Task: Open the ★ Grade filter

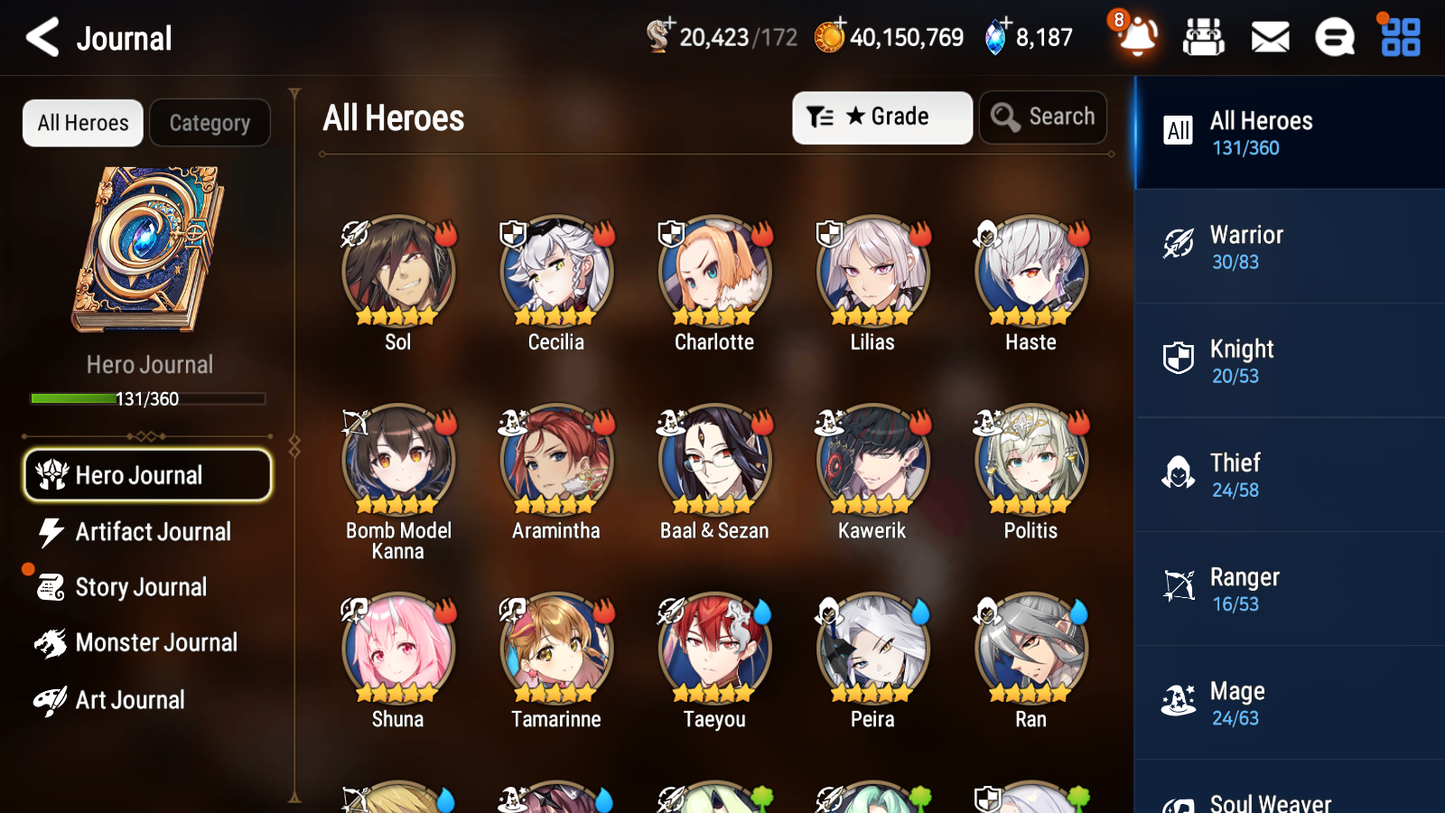Action: click(x=881, y=117)
